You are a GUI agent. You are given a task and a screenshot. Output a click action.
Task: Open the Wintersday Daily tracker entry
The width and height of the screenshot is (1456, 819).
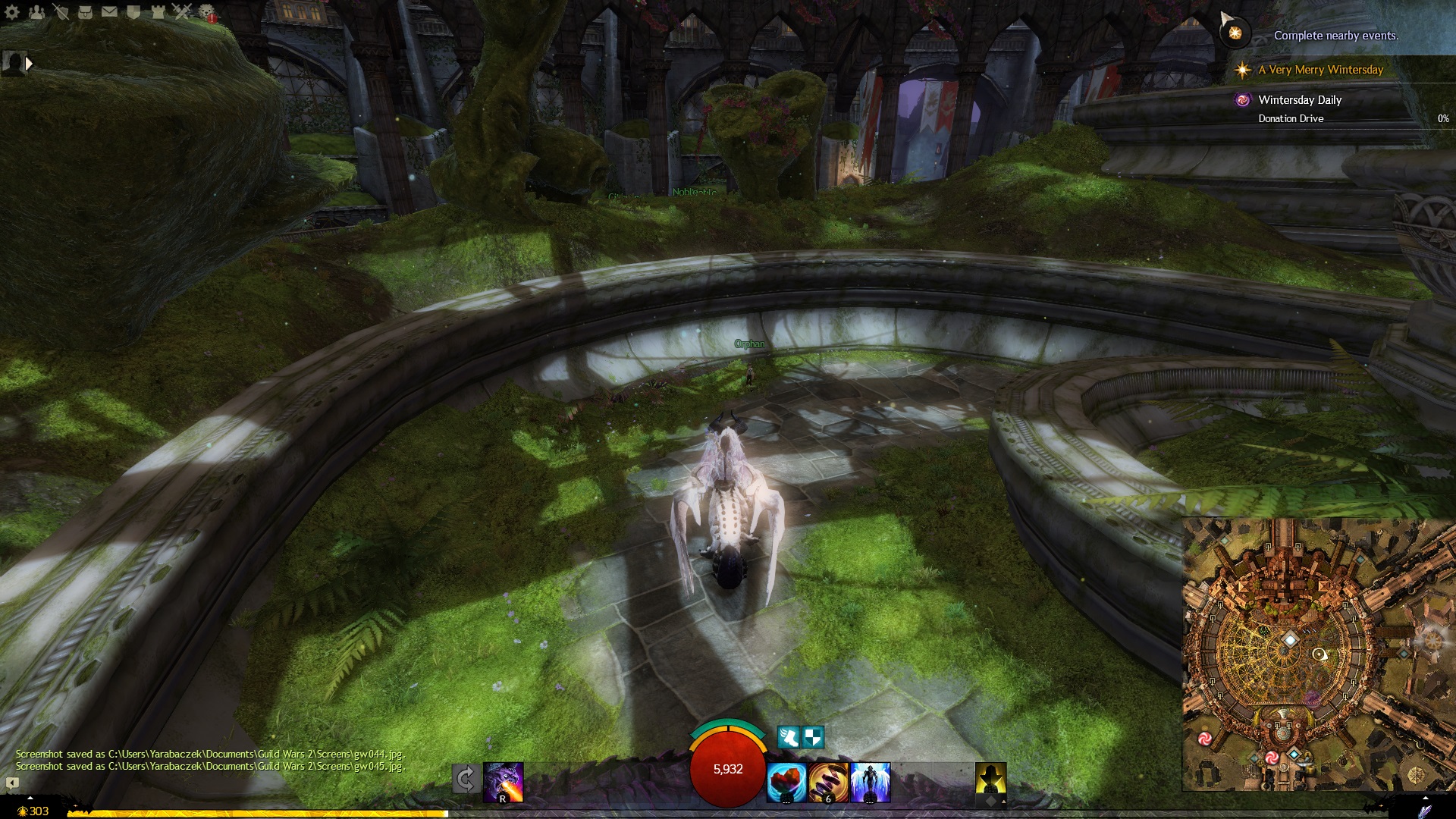1300,100
